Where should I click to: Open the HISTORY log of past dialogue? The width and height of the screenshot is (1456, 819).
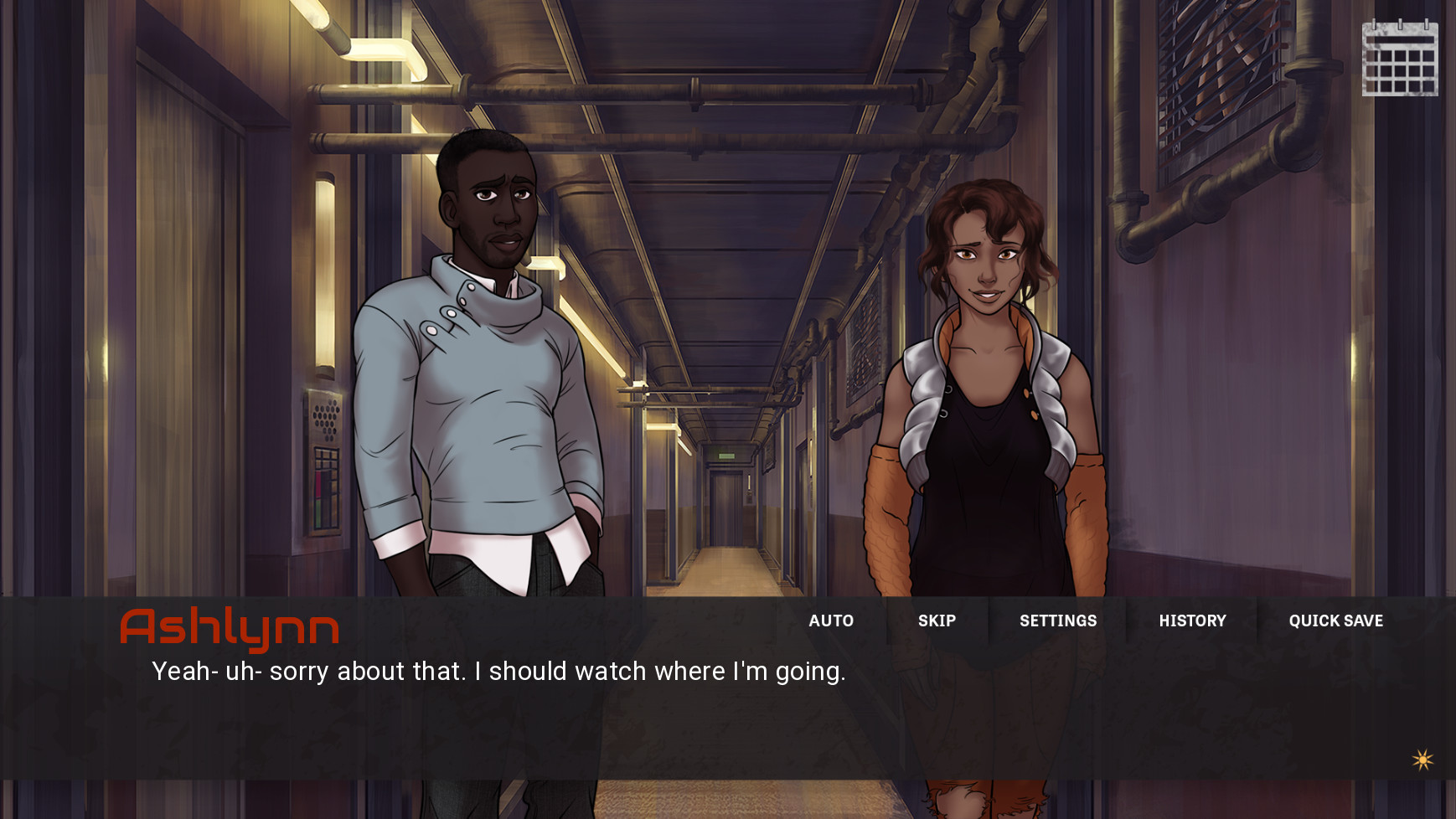1193,621
